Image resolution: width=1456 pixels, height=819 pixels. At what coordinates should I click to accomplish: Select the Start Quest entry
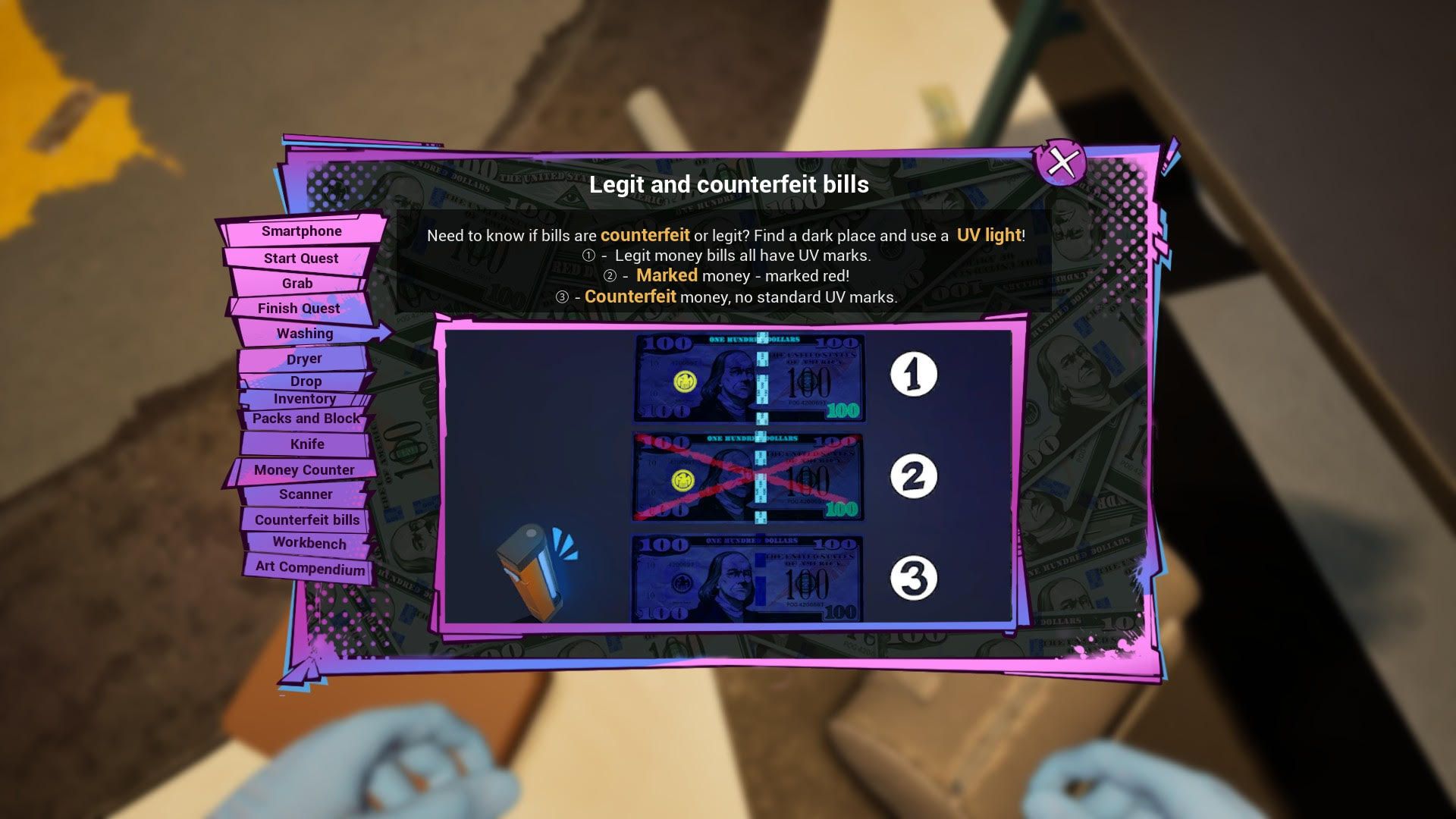[x=302, y=258]
